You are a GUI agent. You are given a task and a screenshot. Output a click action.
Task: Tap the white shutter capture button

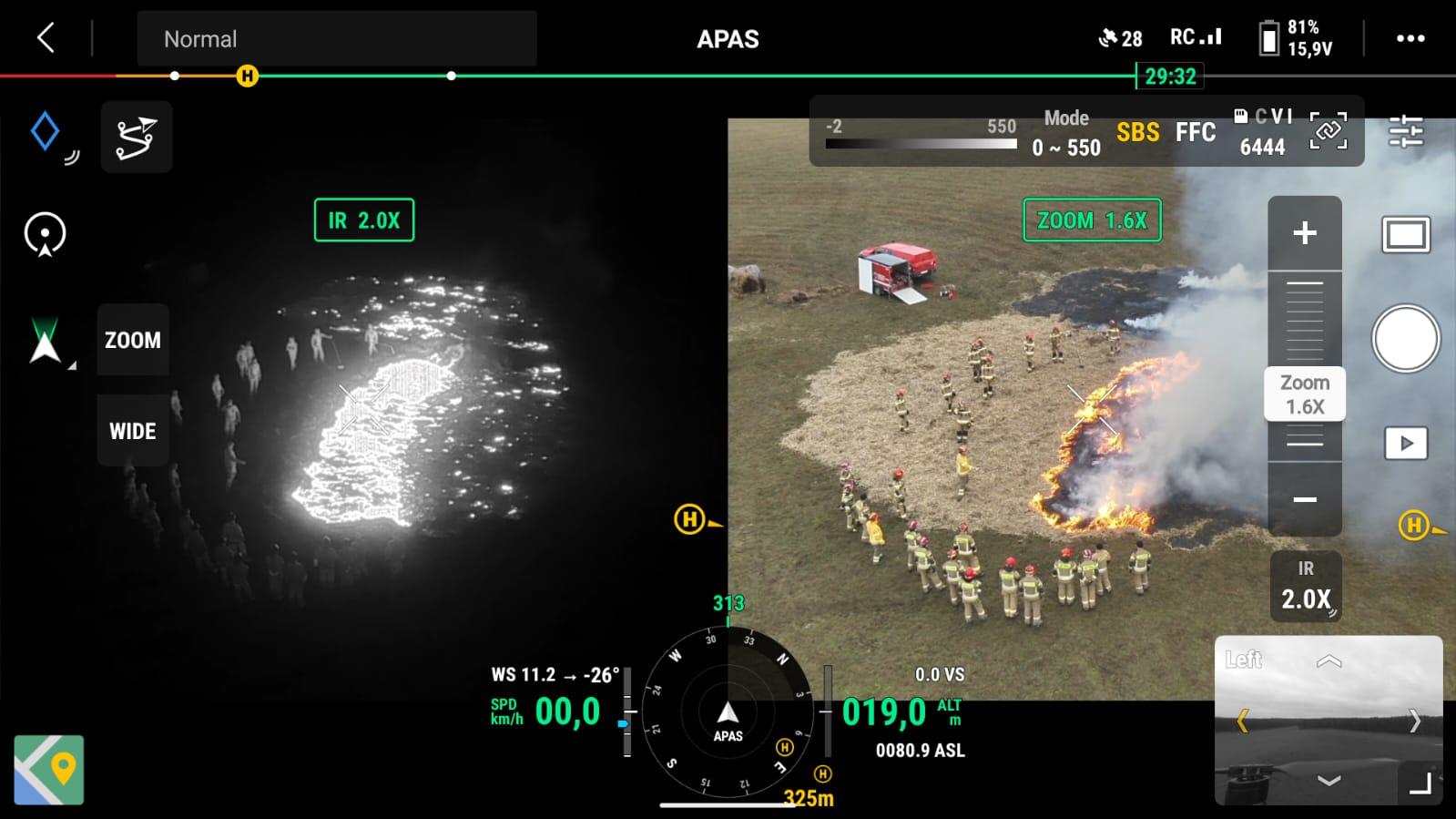(x=1405, y=339)
